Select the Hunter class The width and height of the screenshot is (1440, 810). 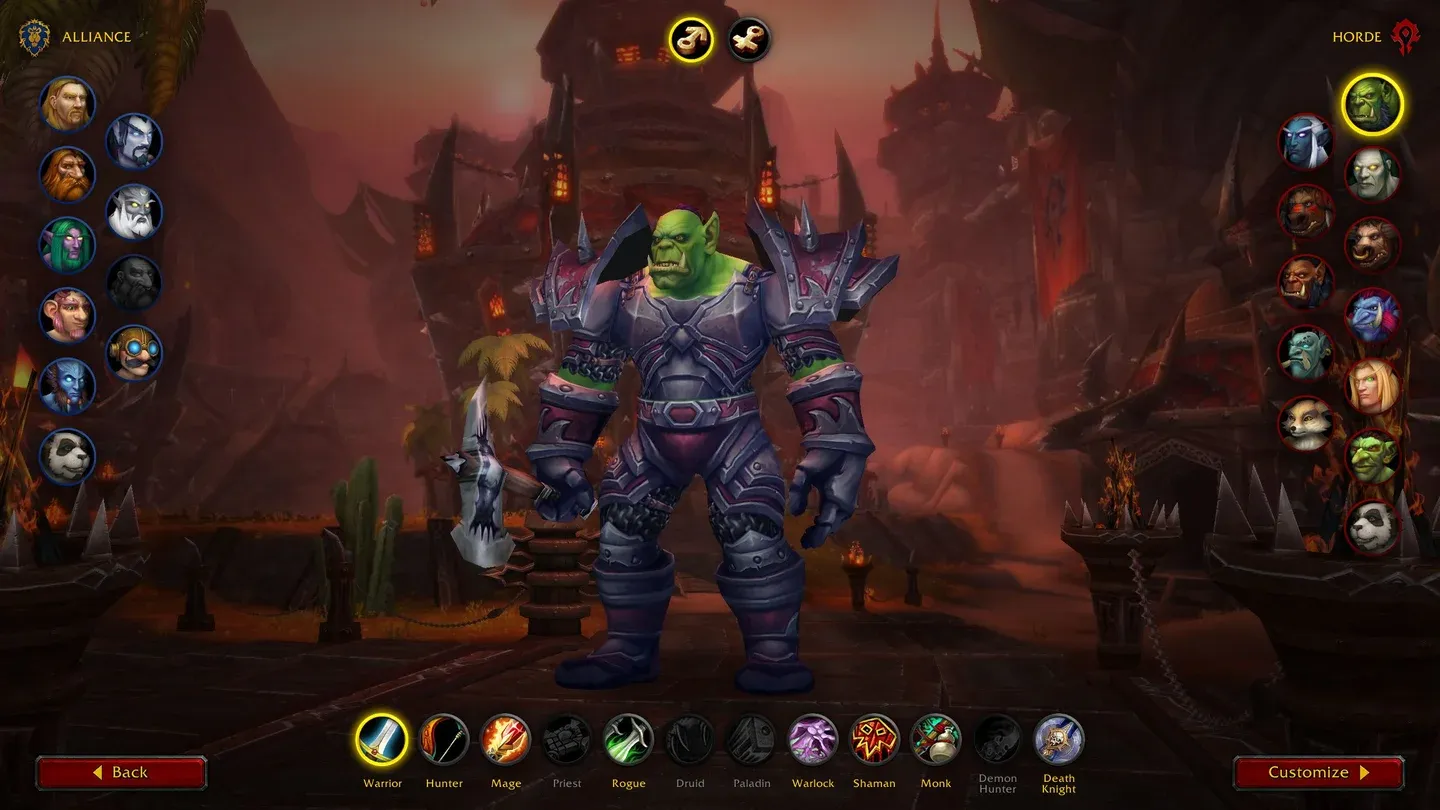(443, 740)
